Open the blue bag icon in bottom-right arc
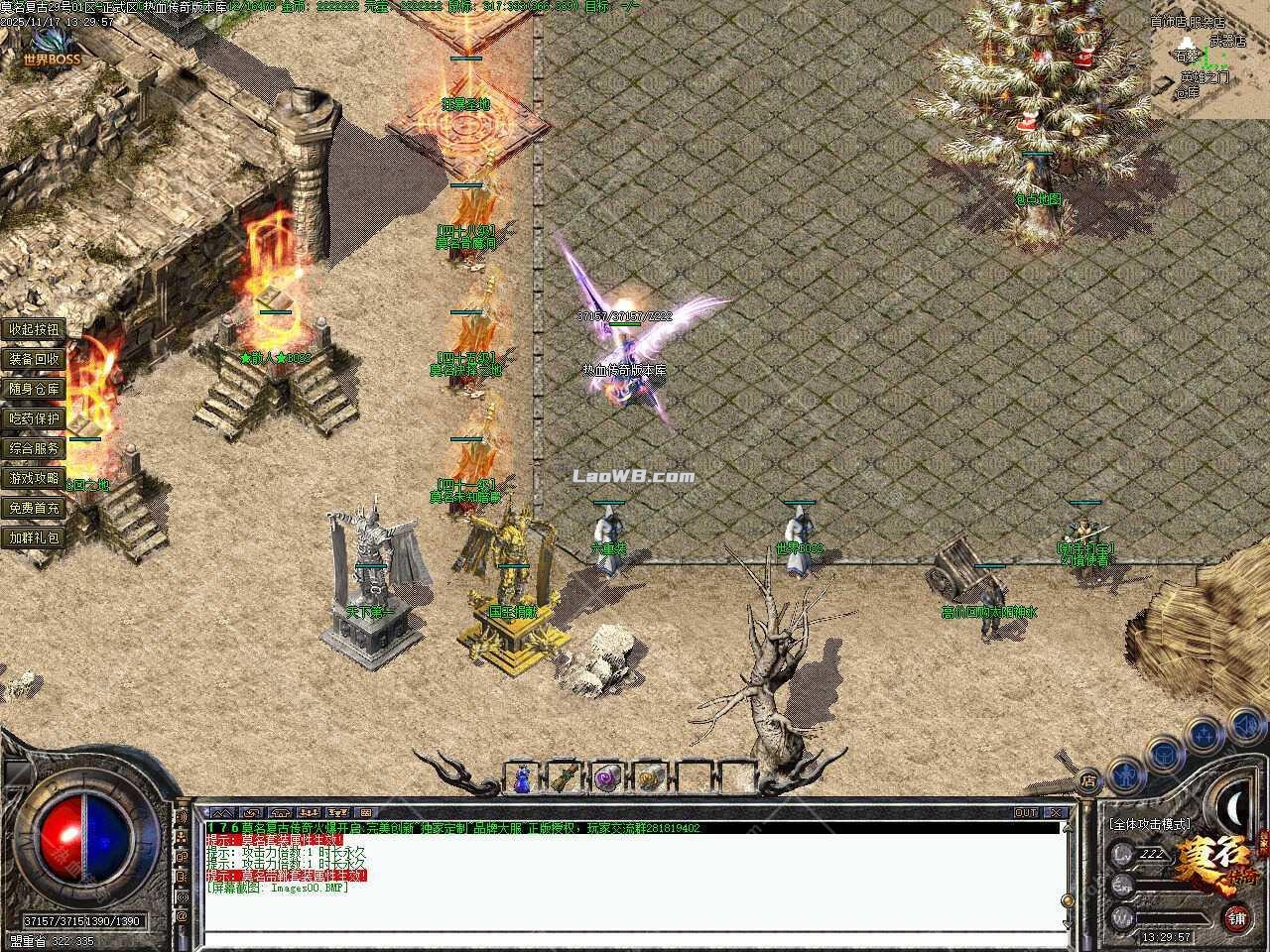Viewport: 1270px width, 952px height. (1165, 755)
